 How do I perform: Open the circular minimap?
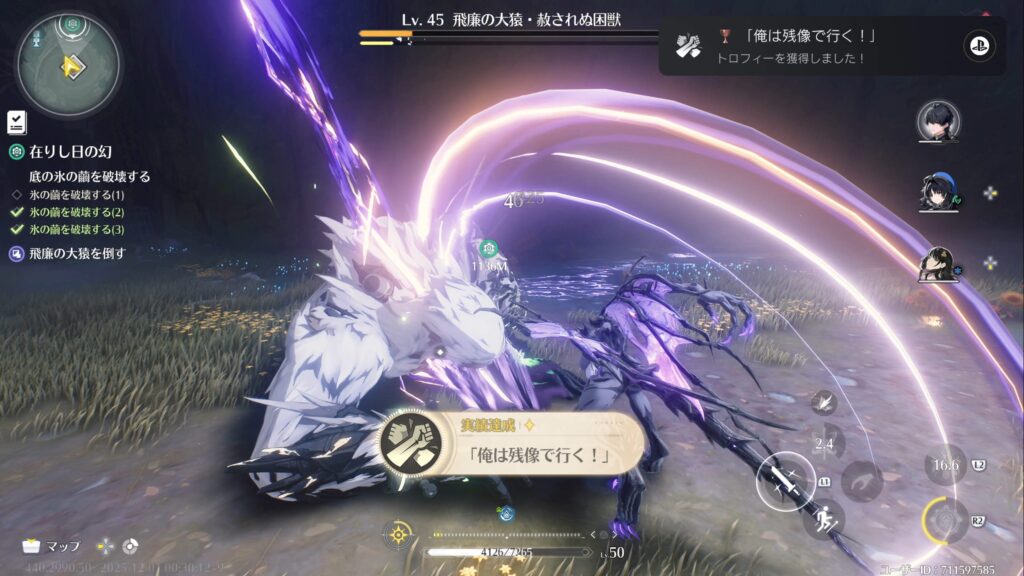coord(68,64)
